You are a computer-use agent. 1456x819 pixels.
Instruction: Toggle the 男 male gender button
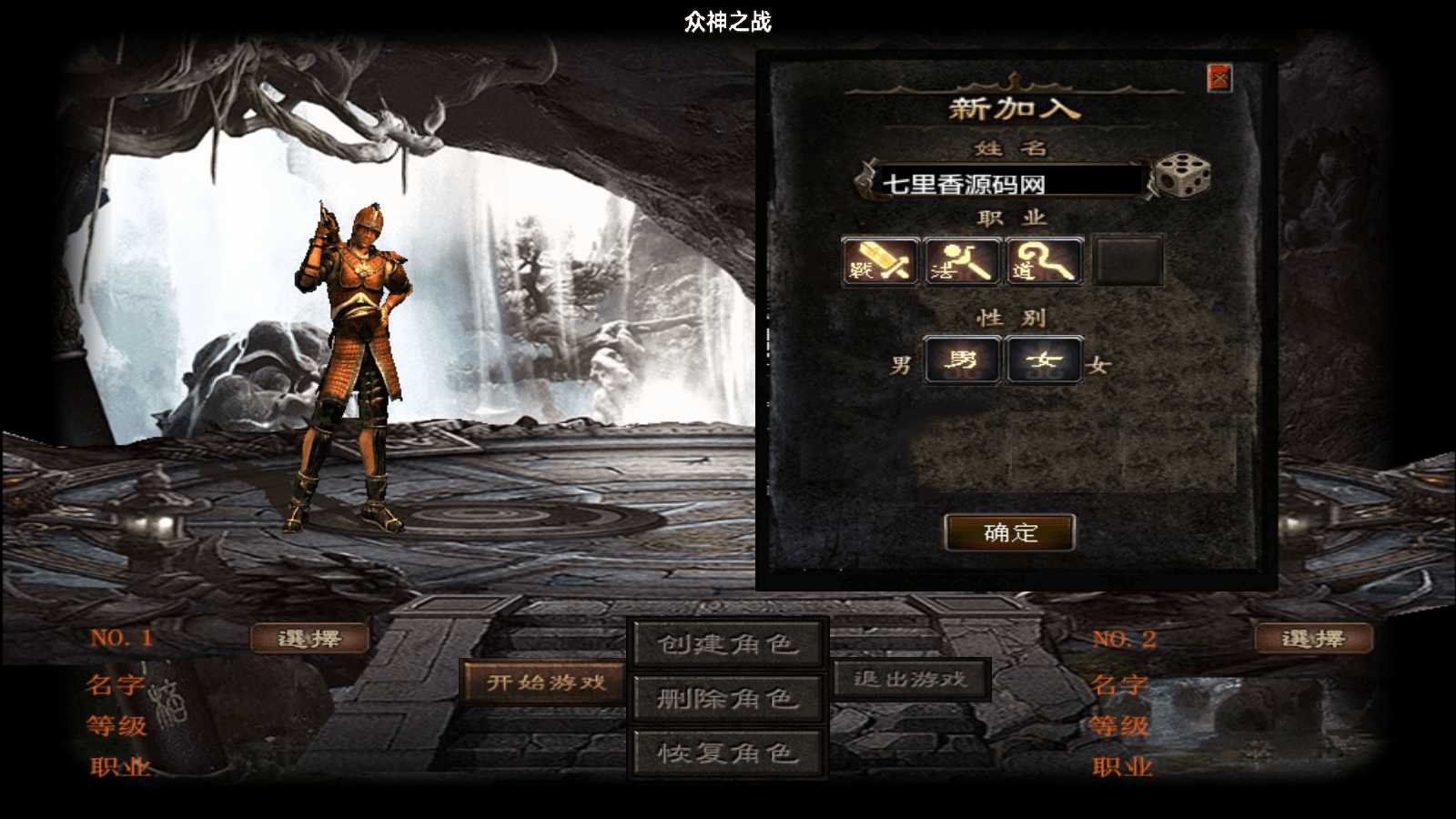click(x=962, y=359)
